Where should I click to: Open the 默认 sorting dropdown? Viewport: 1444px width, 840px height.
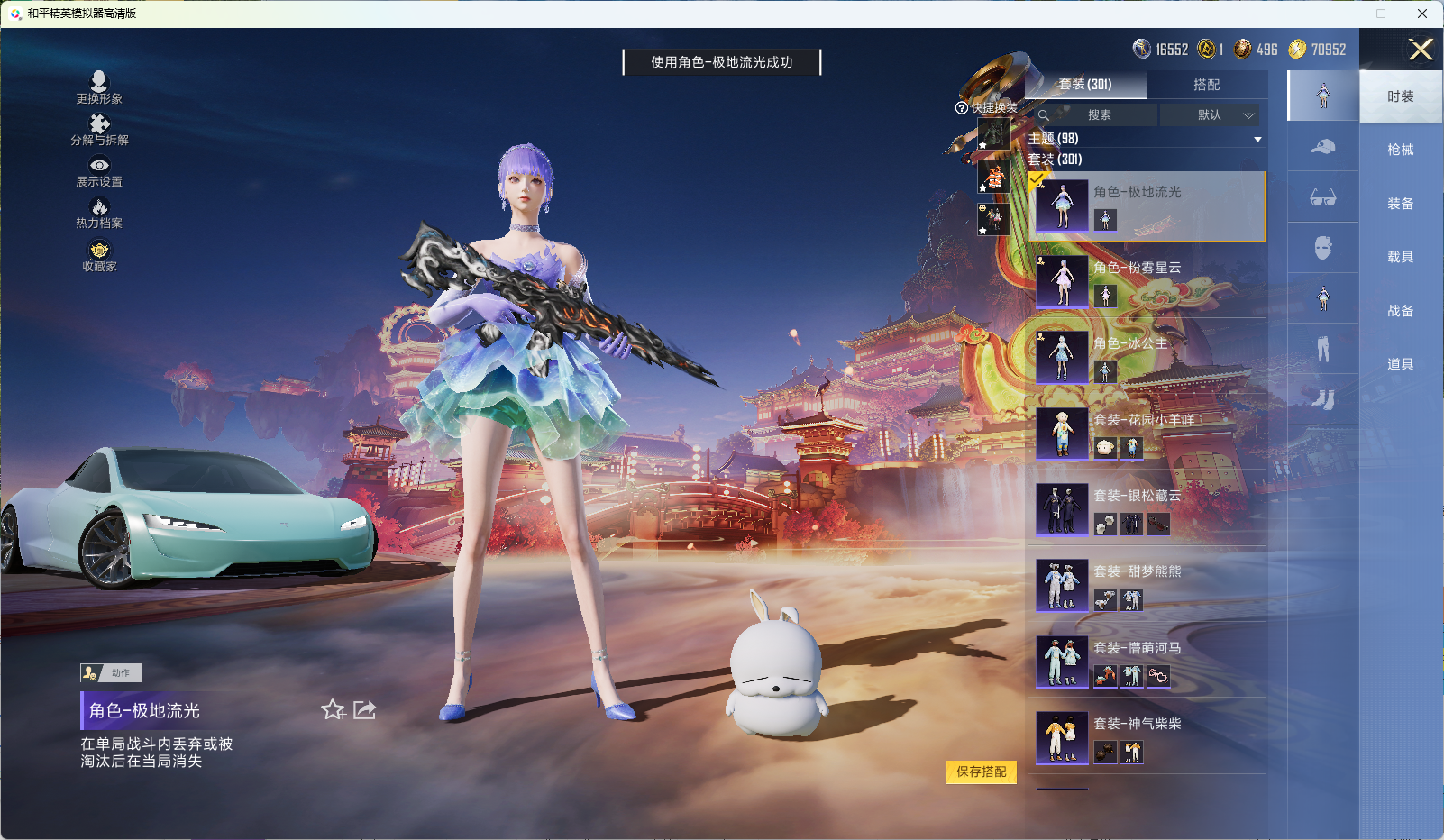pyautogui.click(x=1212, y=115)
